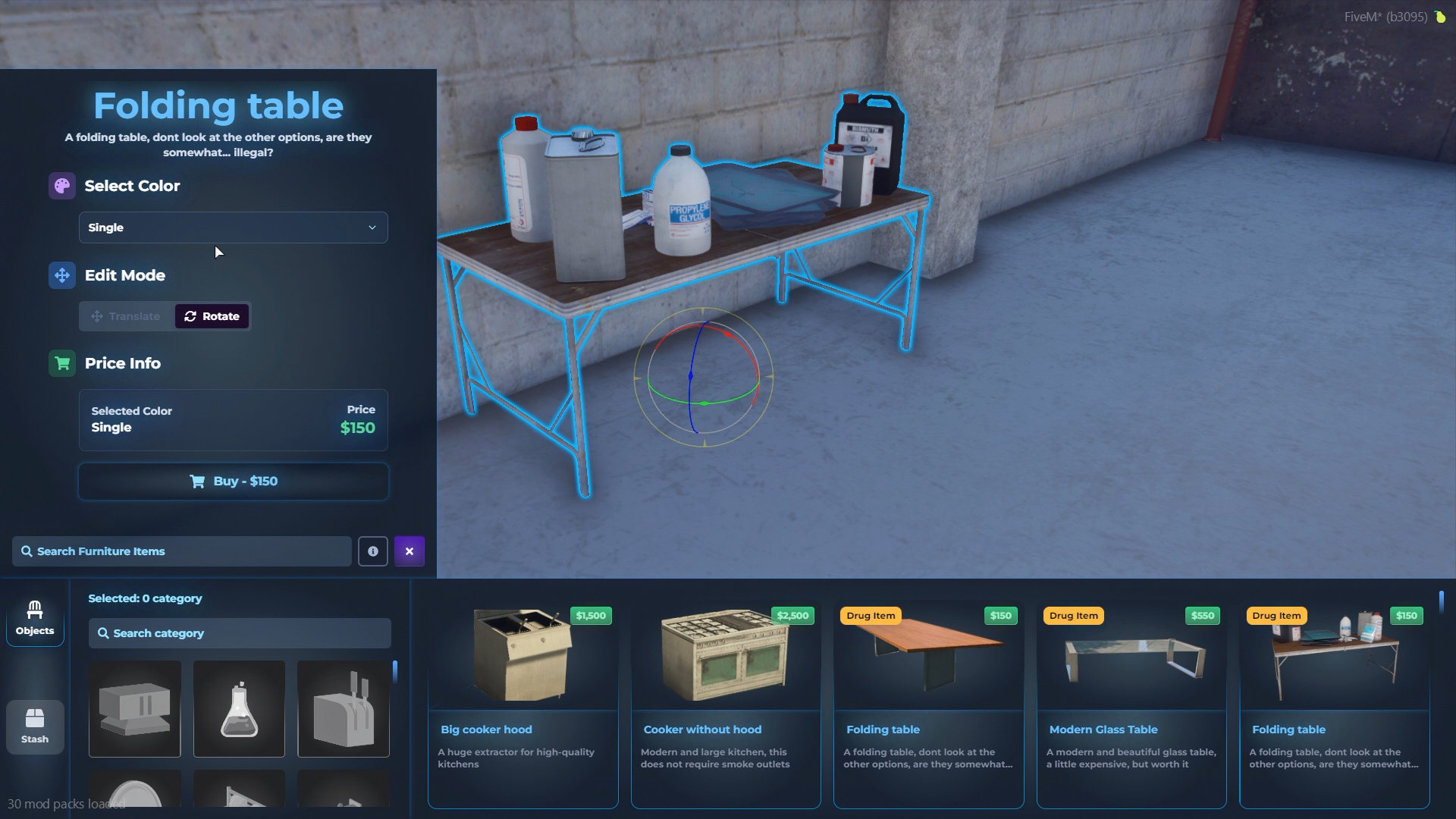Enable Rotate edit mode
The image size is (1456, 819).
[212, 316]
